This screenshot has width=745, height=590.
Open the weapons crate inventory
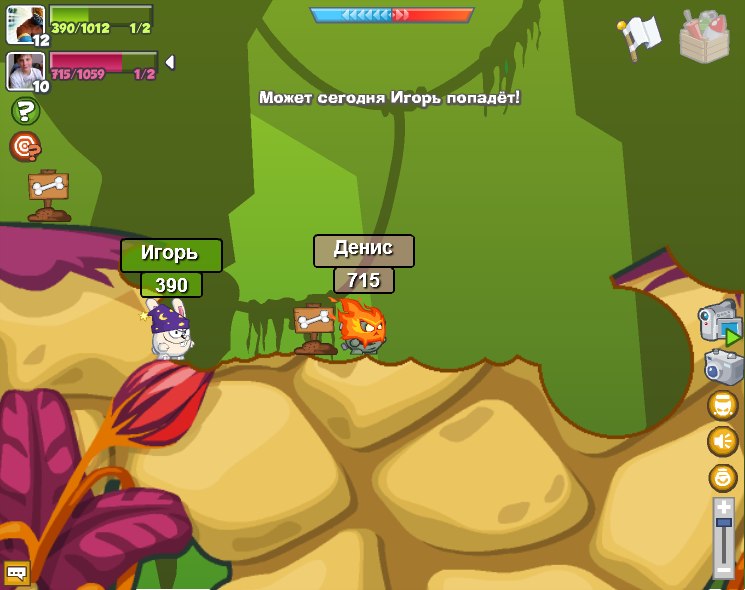[704, 38]
